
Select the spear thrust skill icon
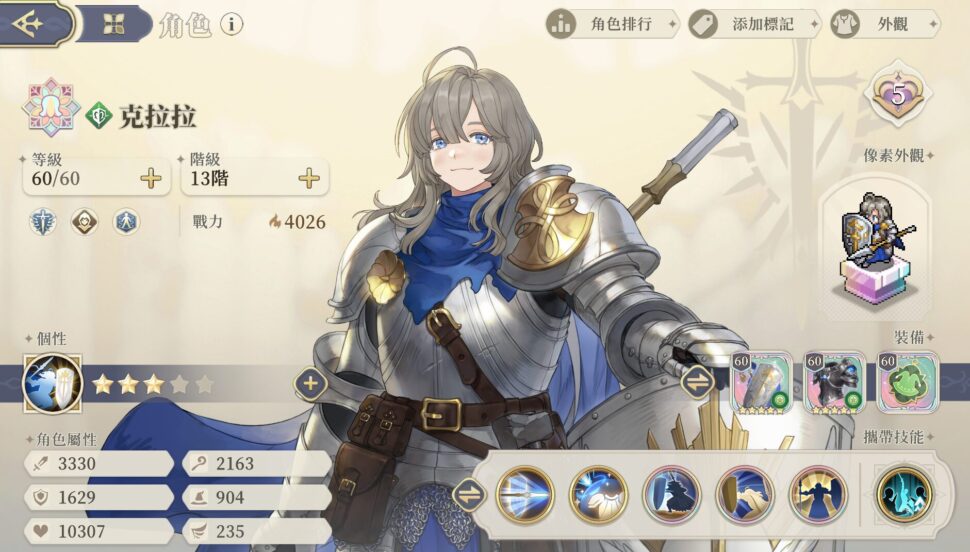(525, 494)
